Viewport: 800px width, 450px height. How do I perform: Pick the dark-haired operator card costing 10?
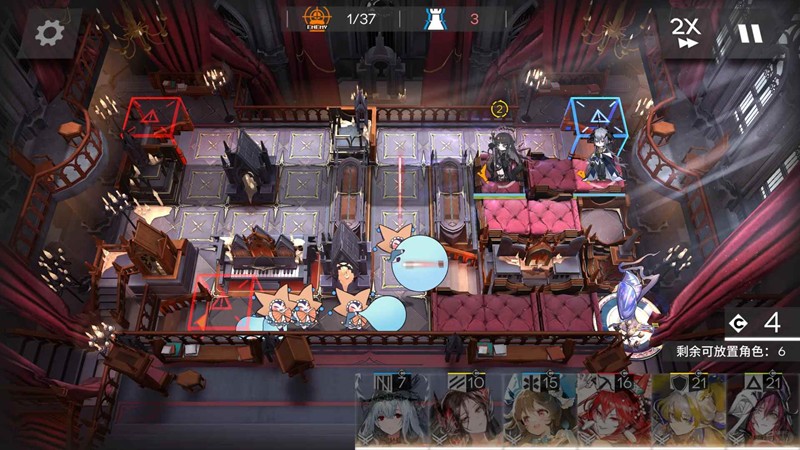pos(466,410)
